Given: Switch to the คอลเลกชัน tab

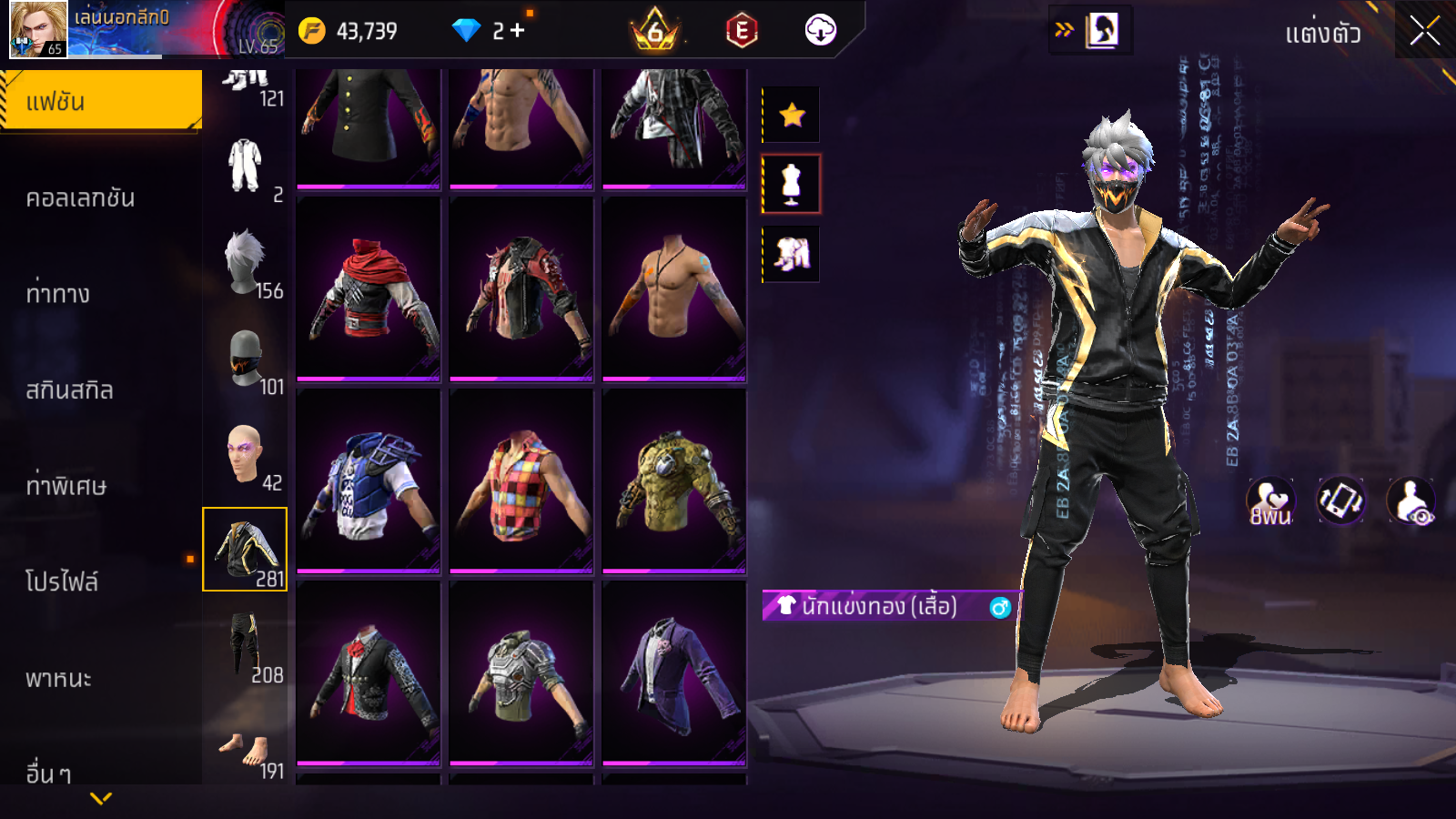Looking at the screenshot, I should pyautogui.click(x=81, y=197).
